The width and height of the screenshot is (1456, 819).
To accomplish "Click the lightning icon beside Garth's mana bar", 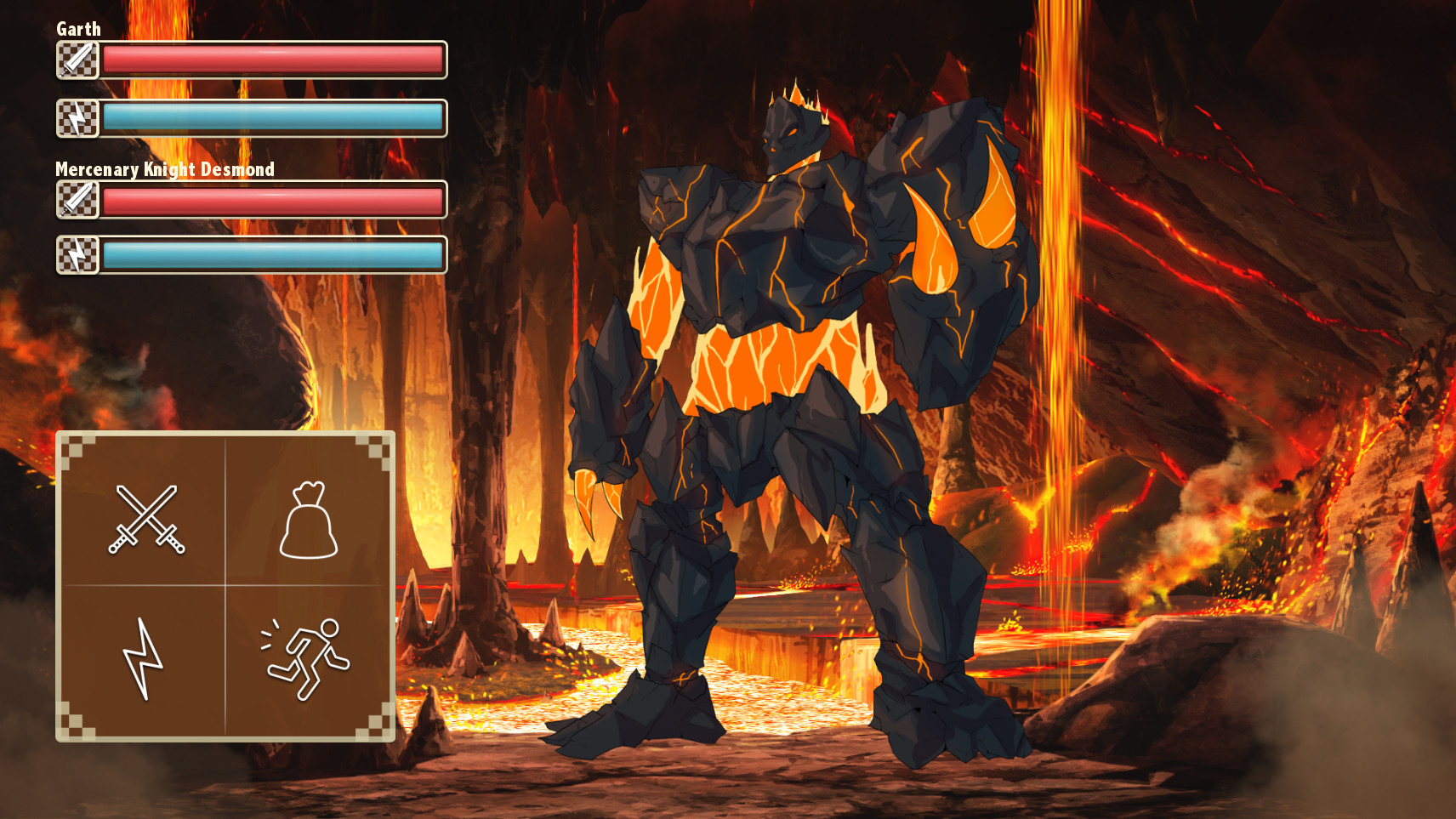I will pos(77,119).
